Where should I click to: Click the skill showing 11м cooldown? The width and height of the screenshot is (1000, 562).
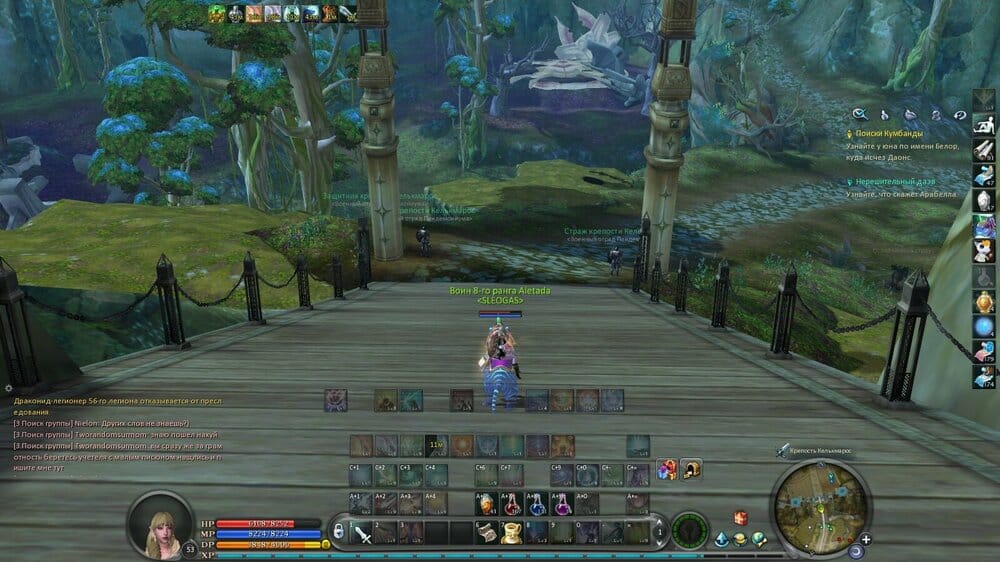coord(436,443)
